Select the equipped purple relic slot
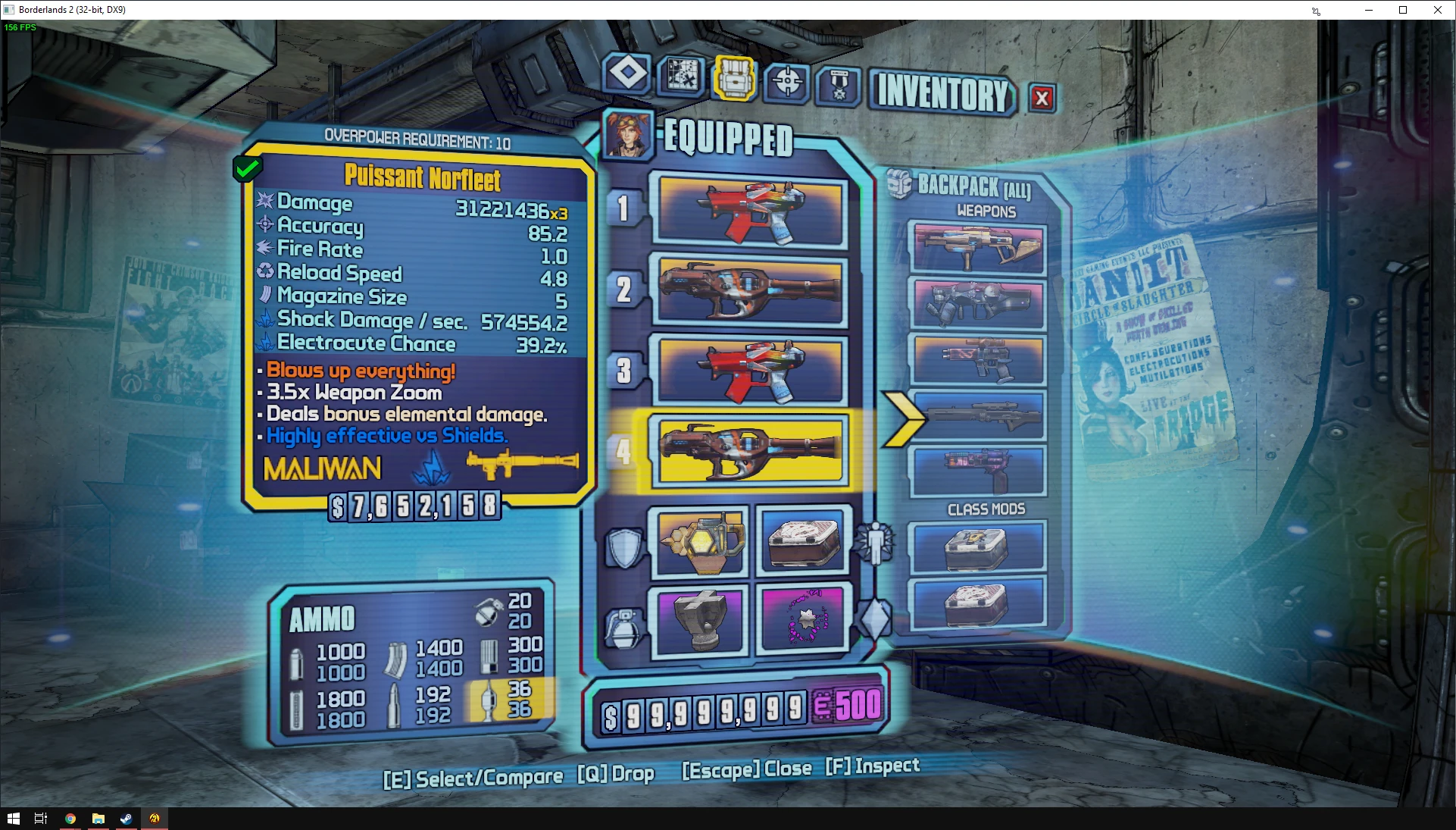This screenshot has height=830, width=1456. 803,619
